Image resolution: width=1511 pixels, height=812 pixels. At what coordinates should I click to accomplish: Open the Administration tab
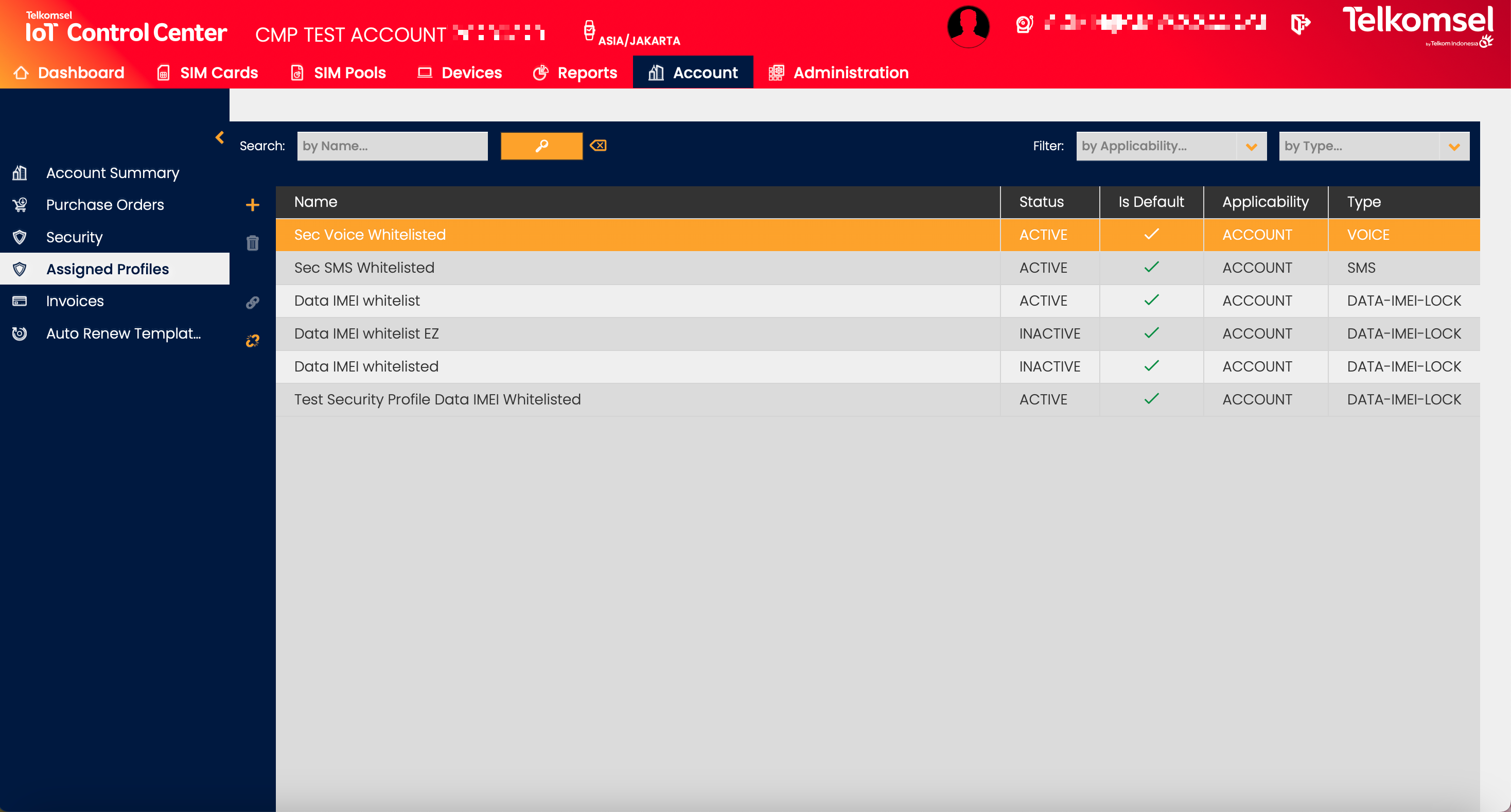click(x=839, y=73)
